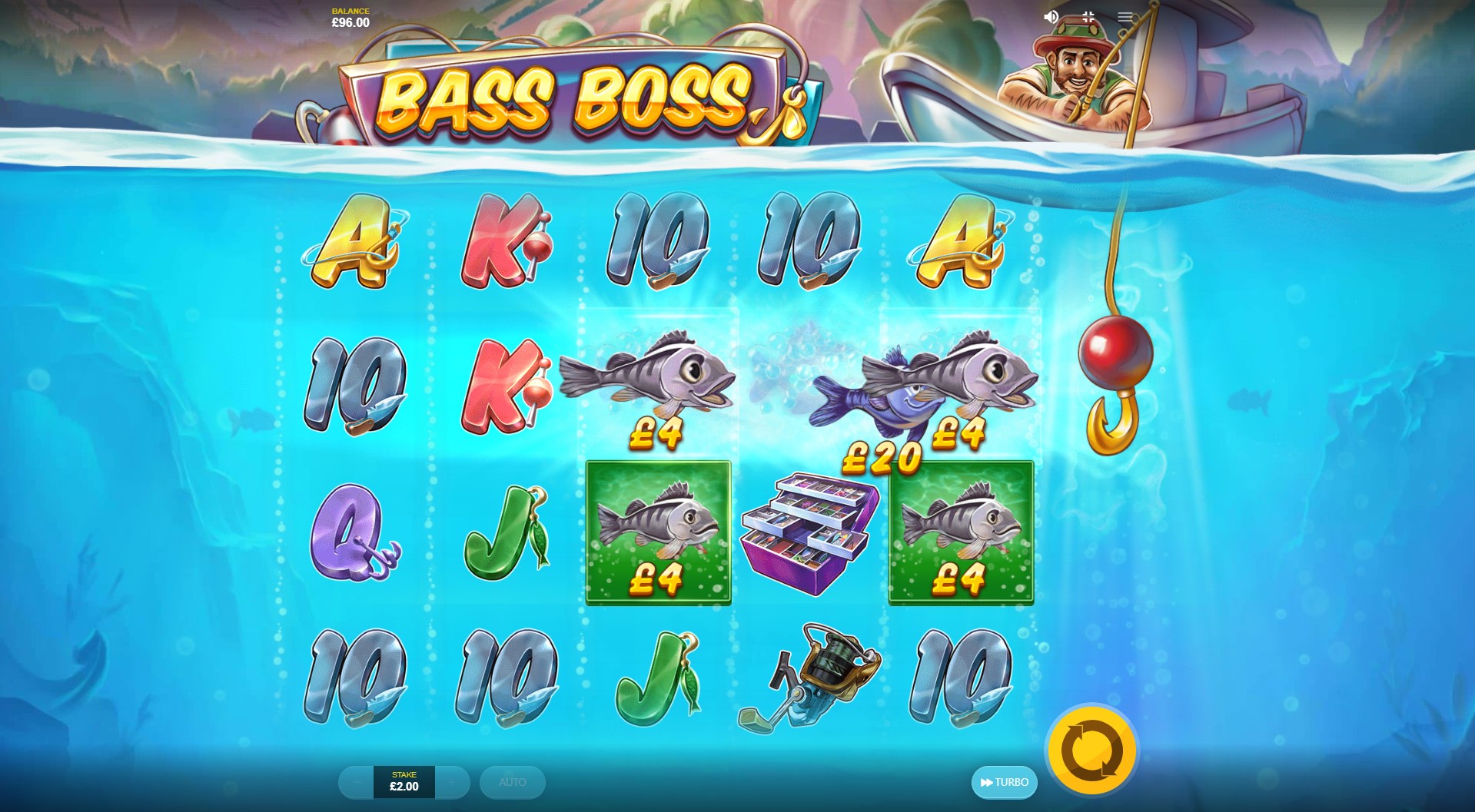1475x812 pixels.
Task: Click the STAKE £2.00 value field
Action: pos(403,783)
